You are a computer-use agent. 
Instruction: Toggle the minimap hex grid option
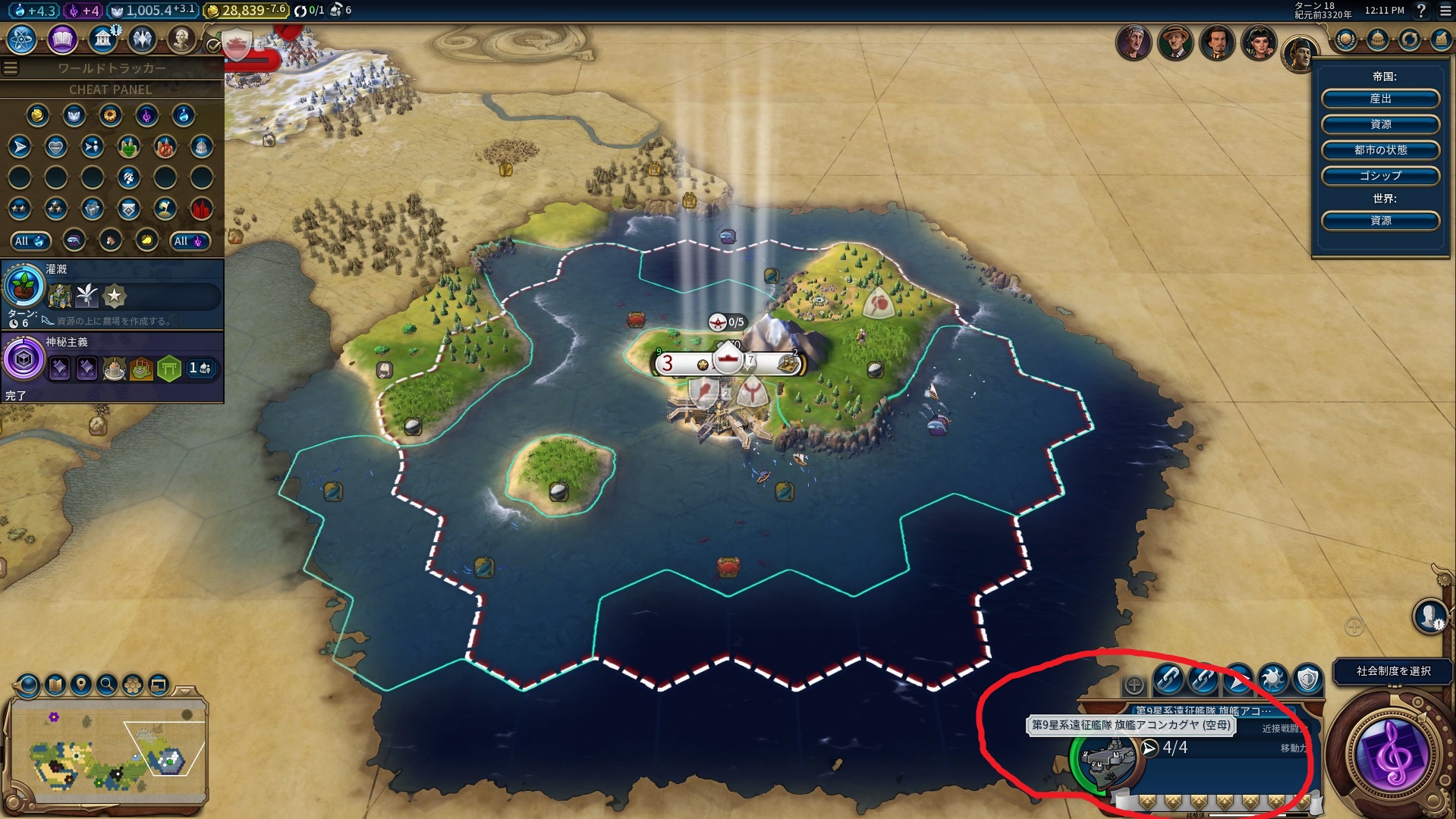coord(133,685)
